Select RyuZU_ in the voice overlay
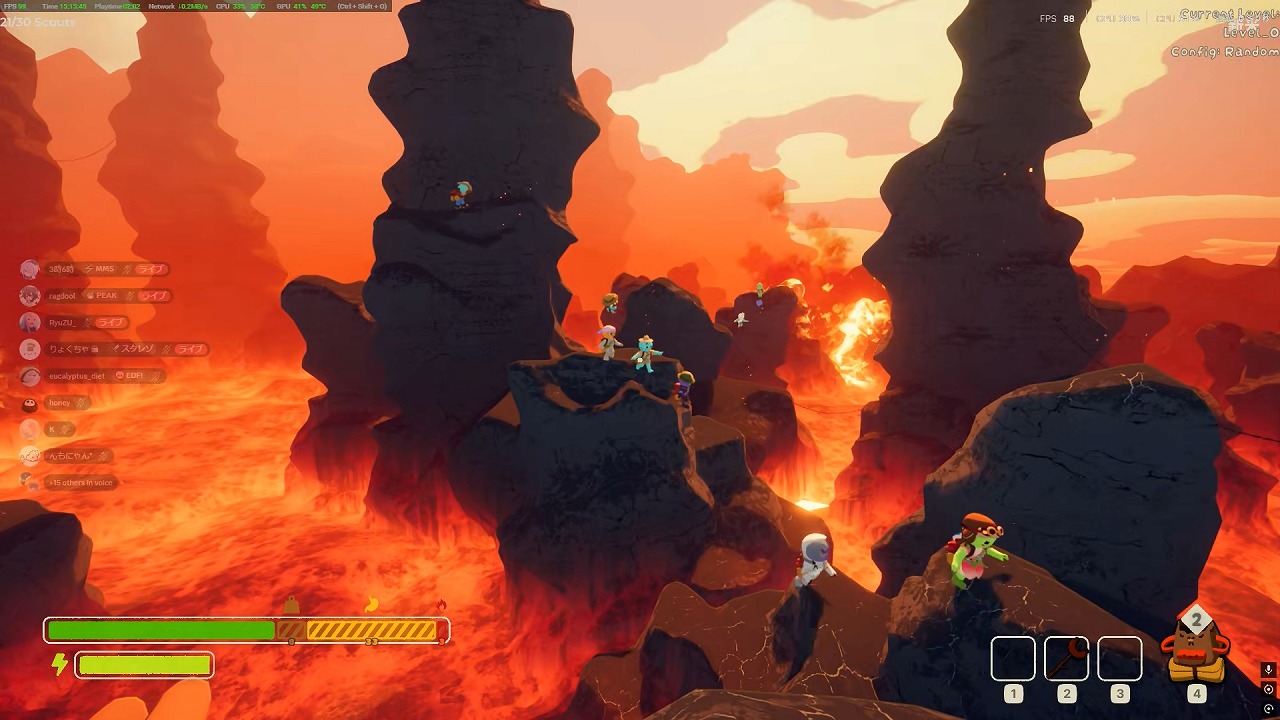This screenshot has width=1280, height=720. click(x=61, y=323)
